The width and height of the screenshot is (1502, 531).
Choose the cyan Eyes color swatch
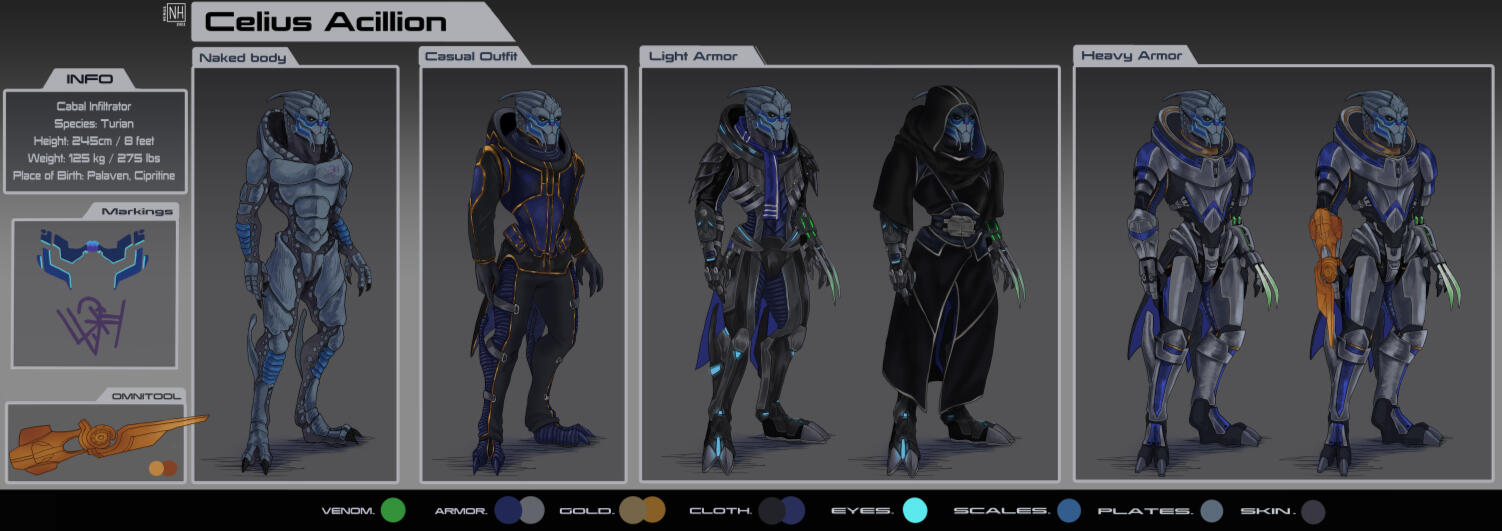click(915, 511)
